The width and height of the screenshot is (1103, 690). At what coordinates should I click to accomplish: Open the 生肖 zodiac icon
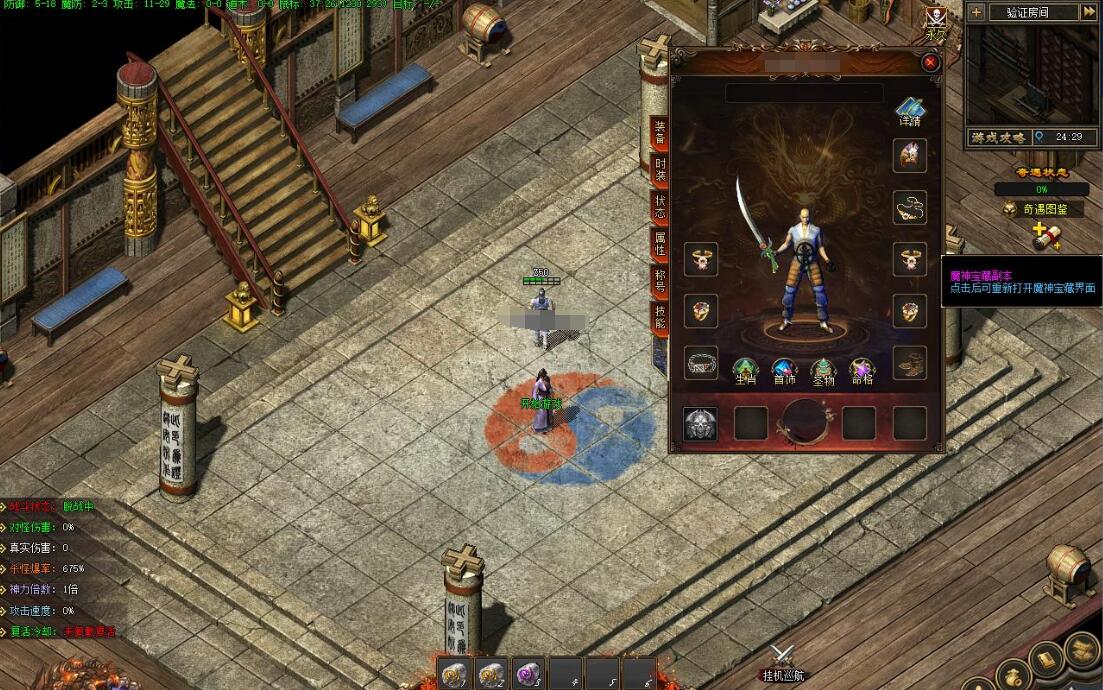pyautogui.click(x=745, y=371)
